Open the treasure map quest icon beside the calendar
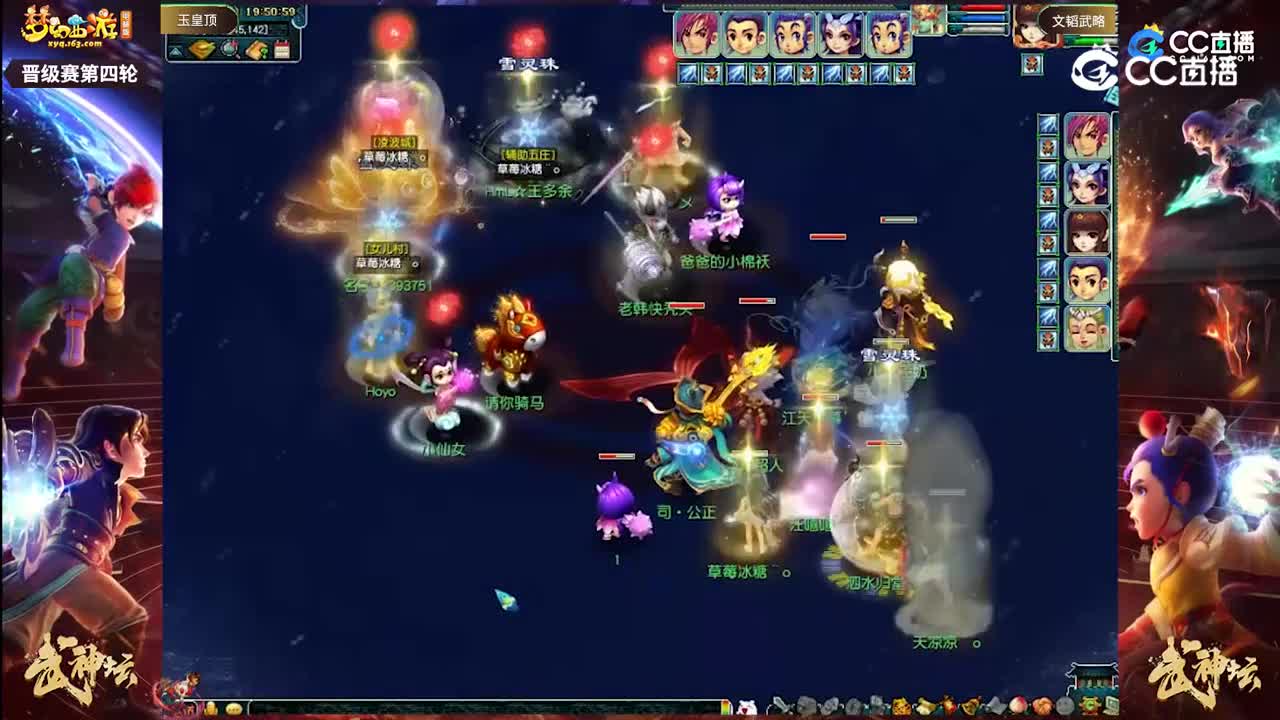Image resolution: width=1280 pixels, height=720 pixels. point(256,48)
